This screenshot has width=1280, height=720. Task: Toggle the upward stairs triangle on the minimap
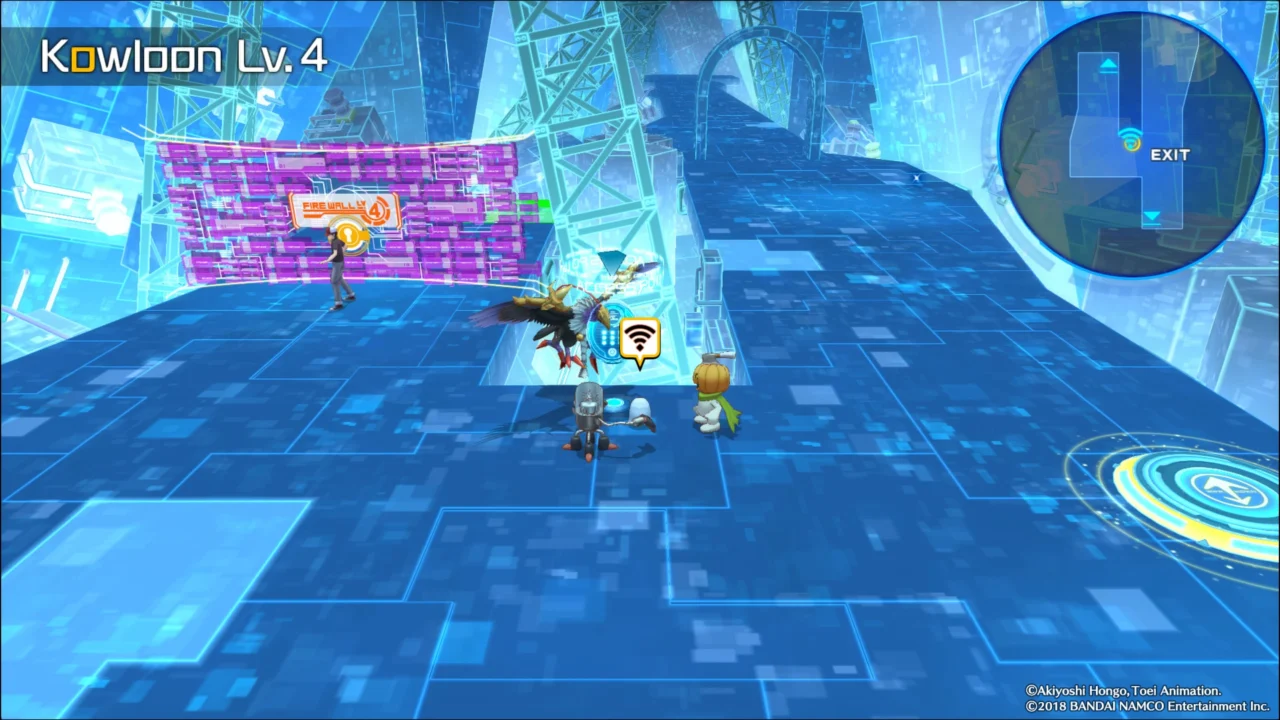(x=1109, y=63)
